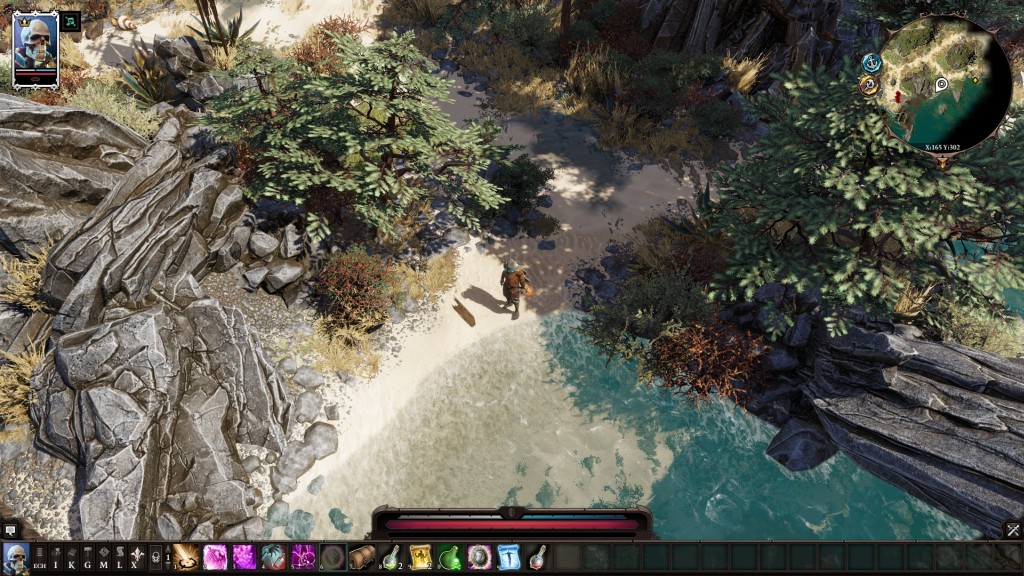Open the journal L button
The height and width of the screenshot is (576, 1024).
[x=119, y=558]
